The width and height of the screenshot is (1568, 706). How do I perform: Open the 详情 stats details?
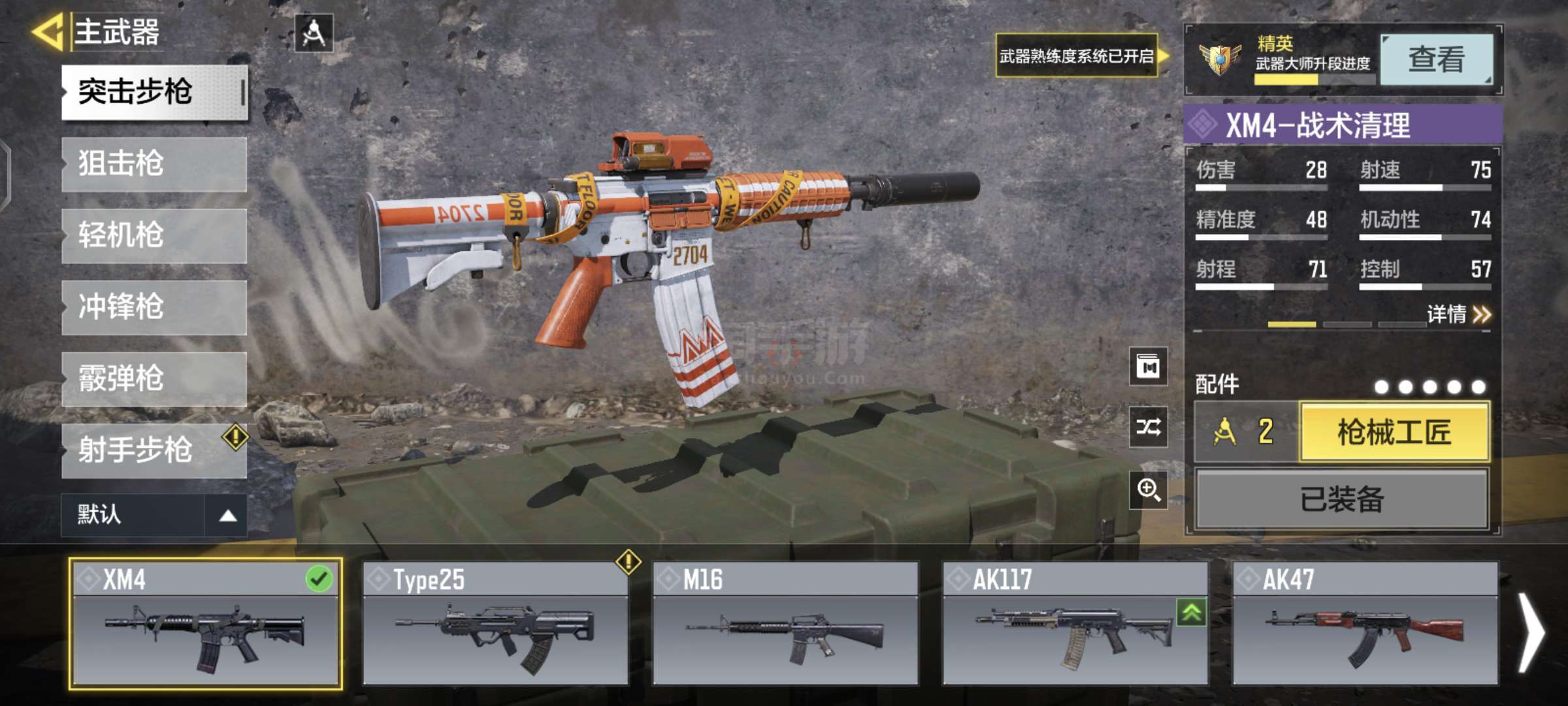1458,314
